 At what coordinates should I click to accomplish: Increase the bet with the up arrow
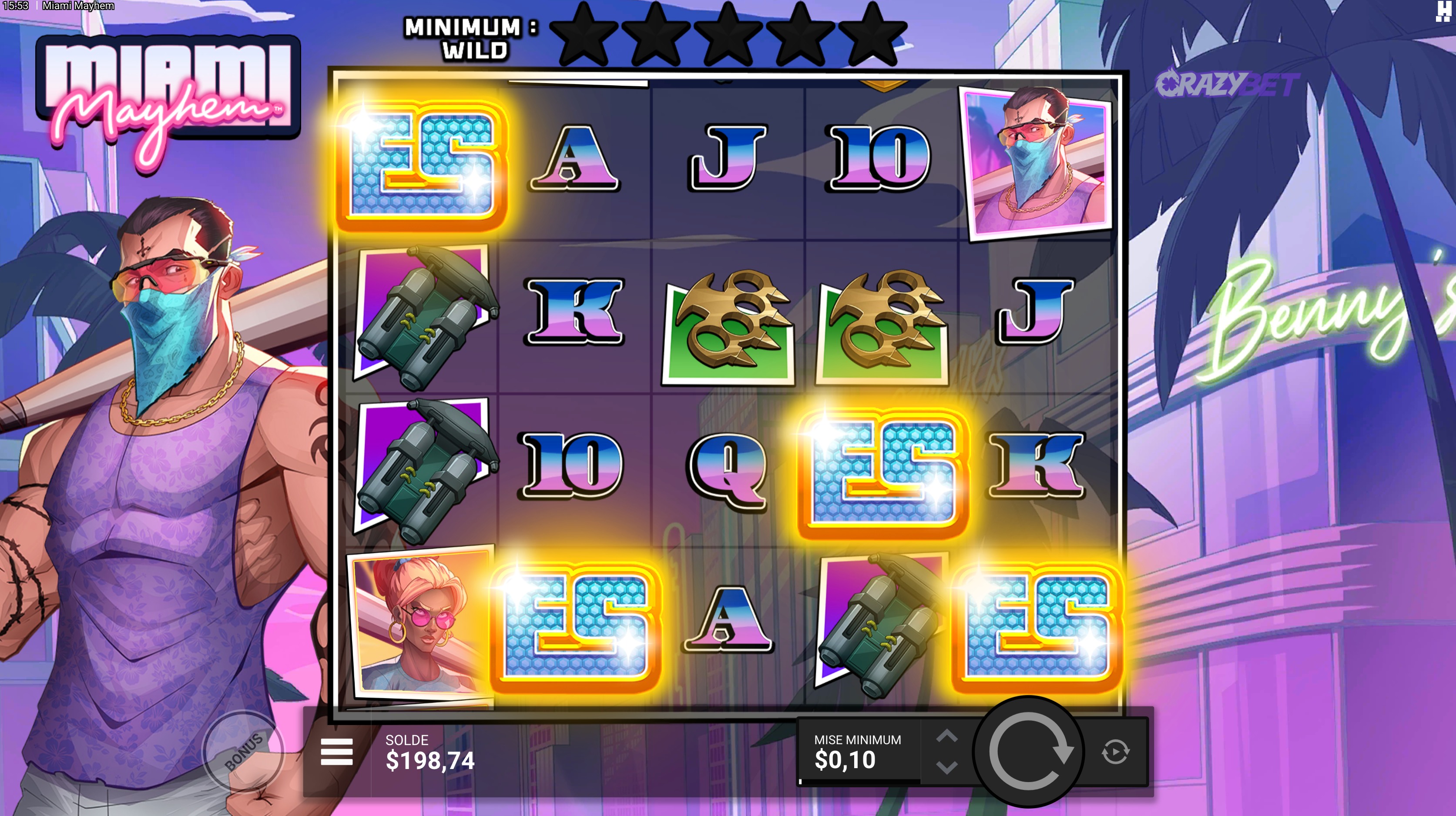[x=947, y=736]
